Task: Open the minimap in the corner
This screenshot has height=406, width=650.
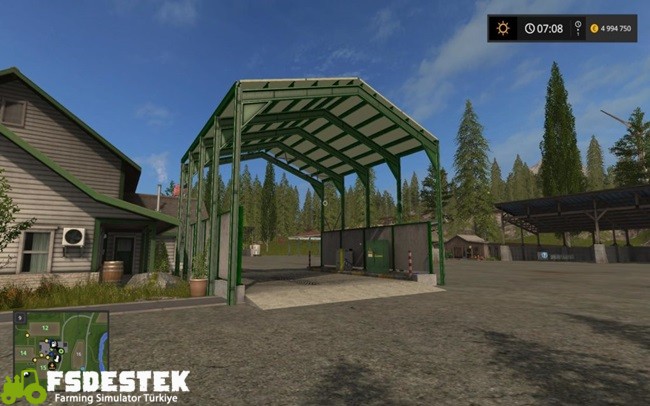Action: click(x=59, y=341)
